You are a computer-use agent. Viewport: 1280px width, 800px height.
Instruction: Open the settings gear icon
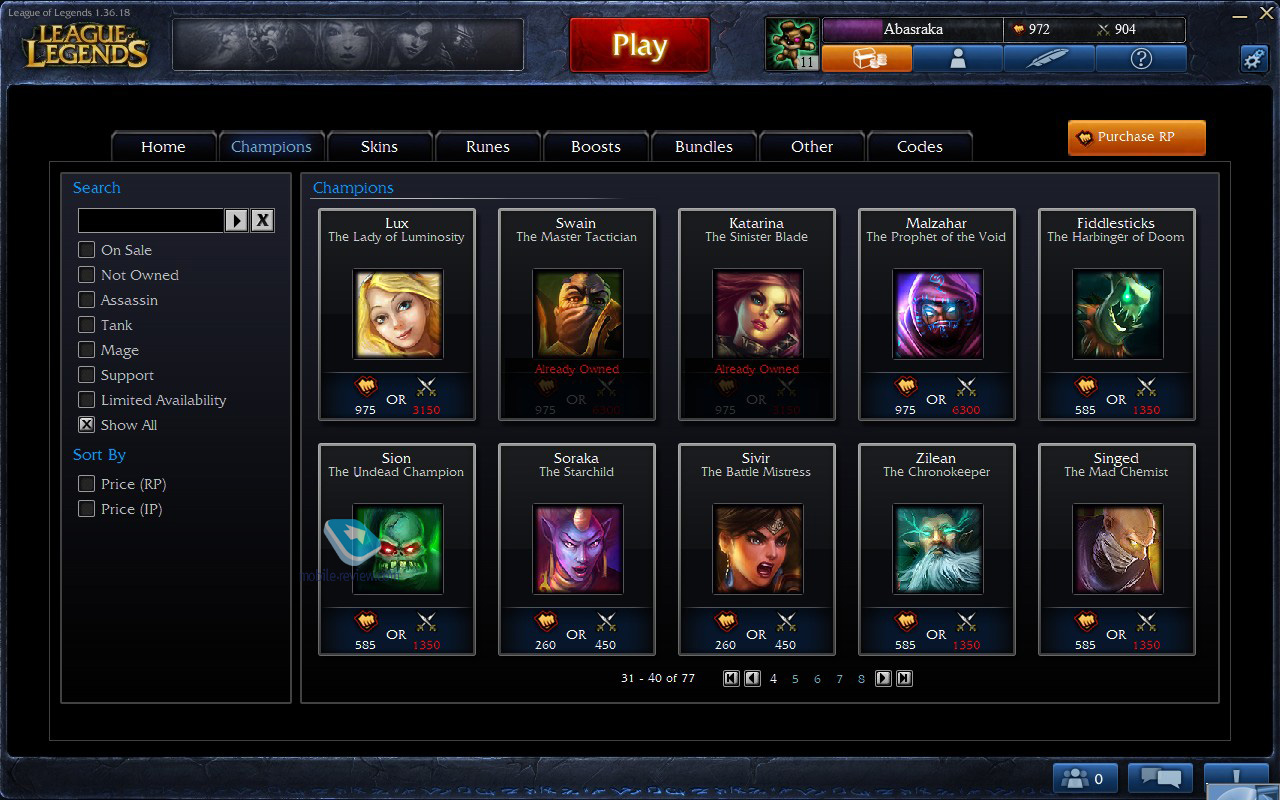[1254, 59]
